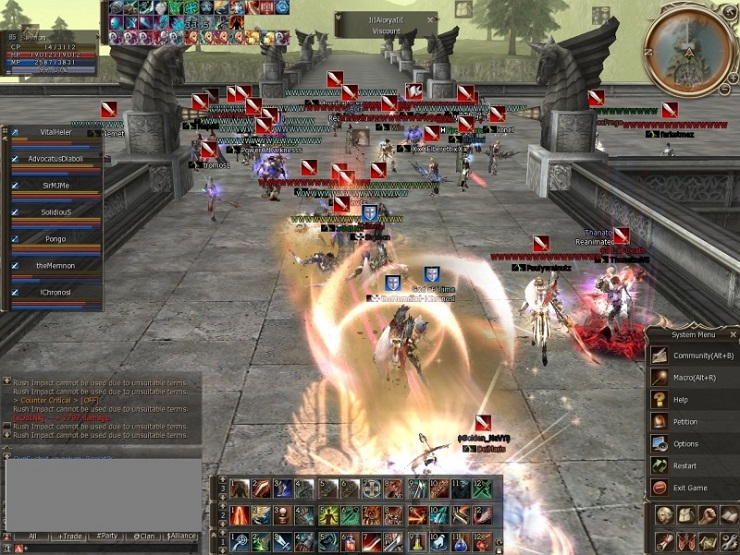This screenshot has height=555, width=740.
Task: Select party member VitalHeler
Action: click(x=57, y=131)
